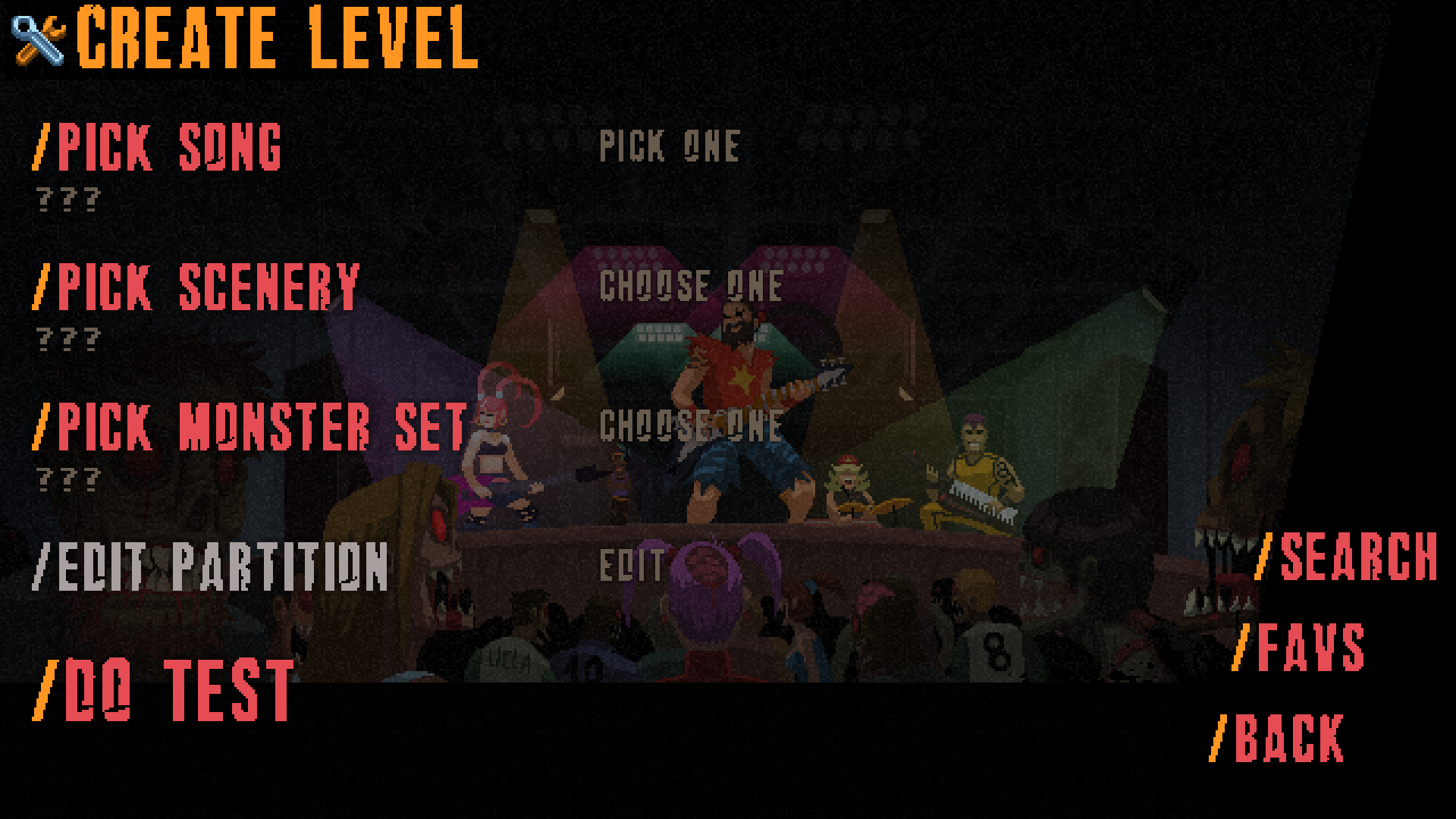1456x819 pixels.
Task: Select the Pick Scenery option
Action: 196,287
